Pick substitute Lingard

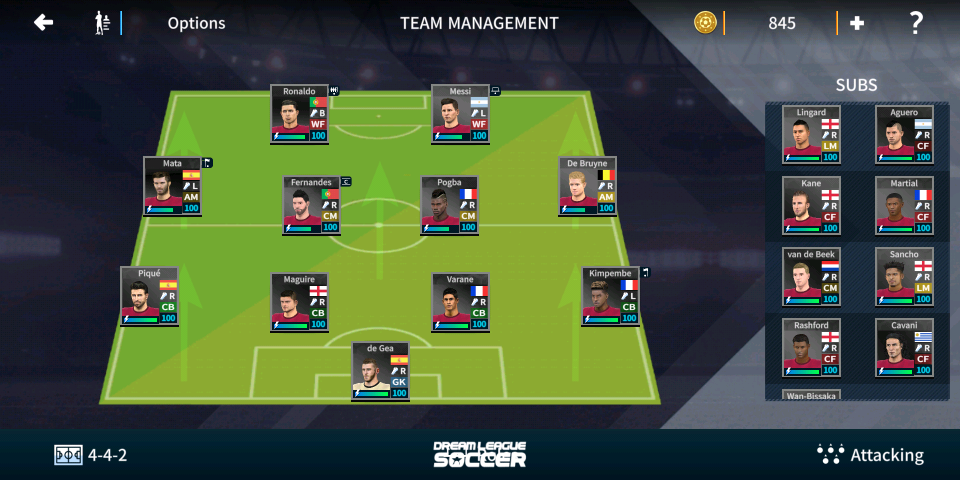tap(811, 134)
